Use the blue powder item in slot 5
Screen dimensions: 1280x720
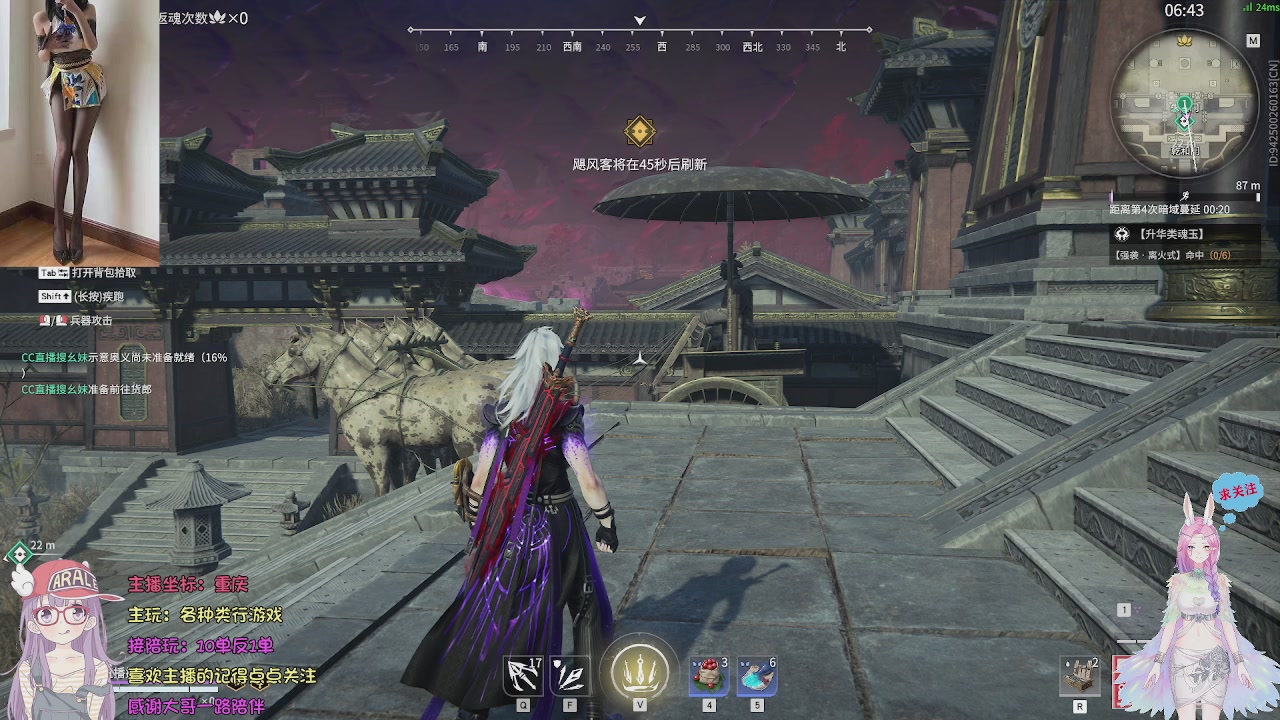757,677
